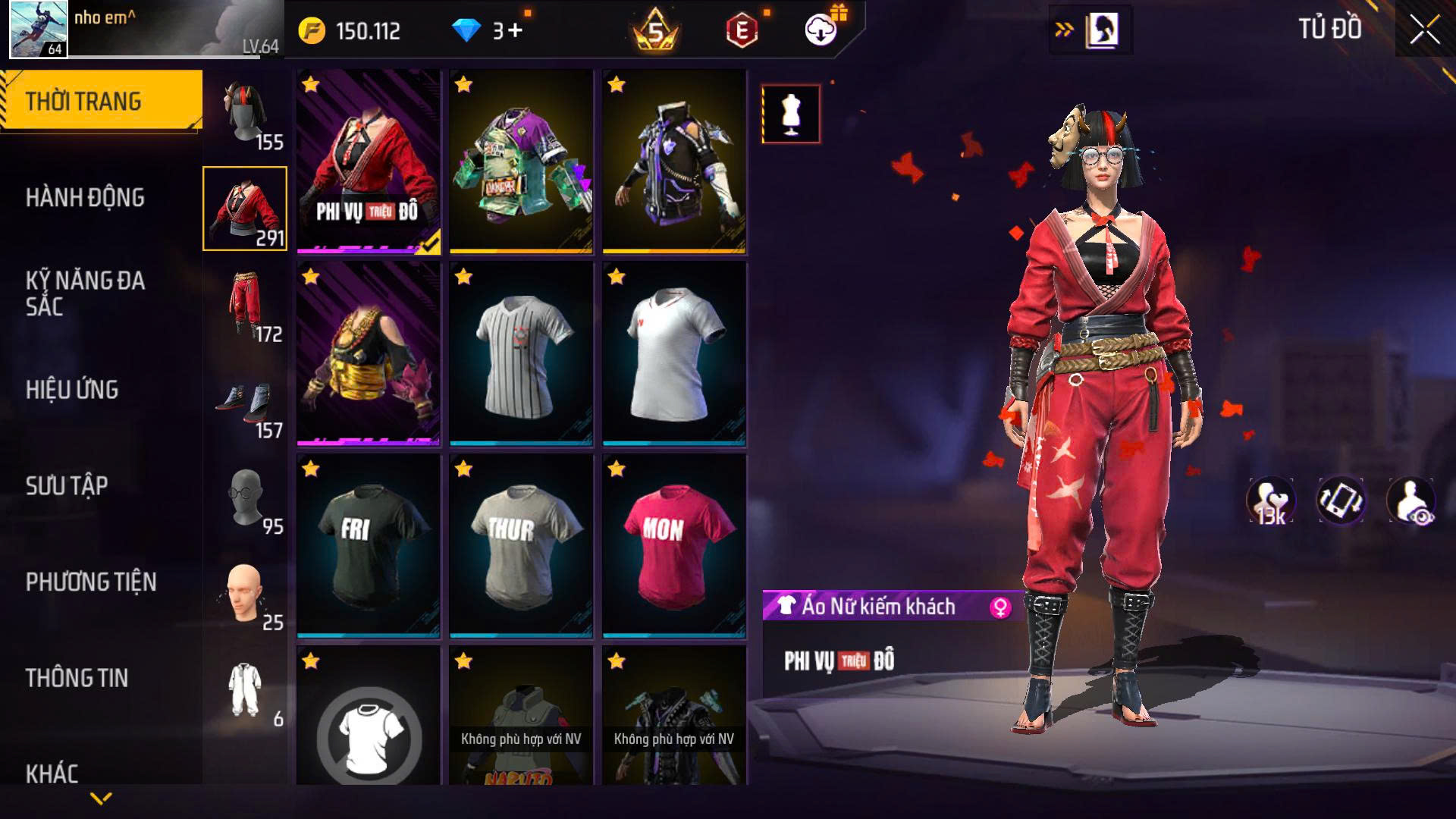Open the download cloud gift icon

[821, 30]
